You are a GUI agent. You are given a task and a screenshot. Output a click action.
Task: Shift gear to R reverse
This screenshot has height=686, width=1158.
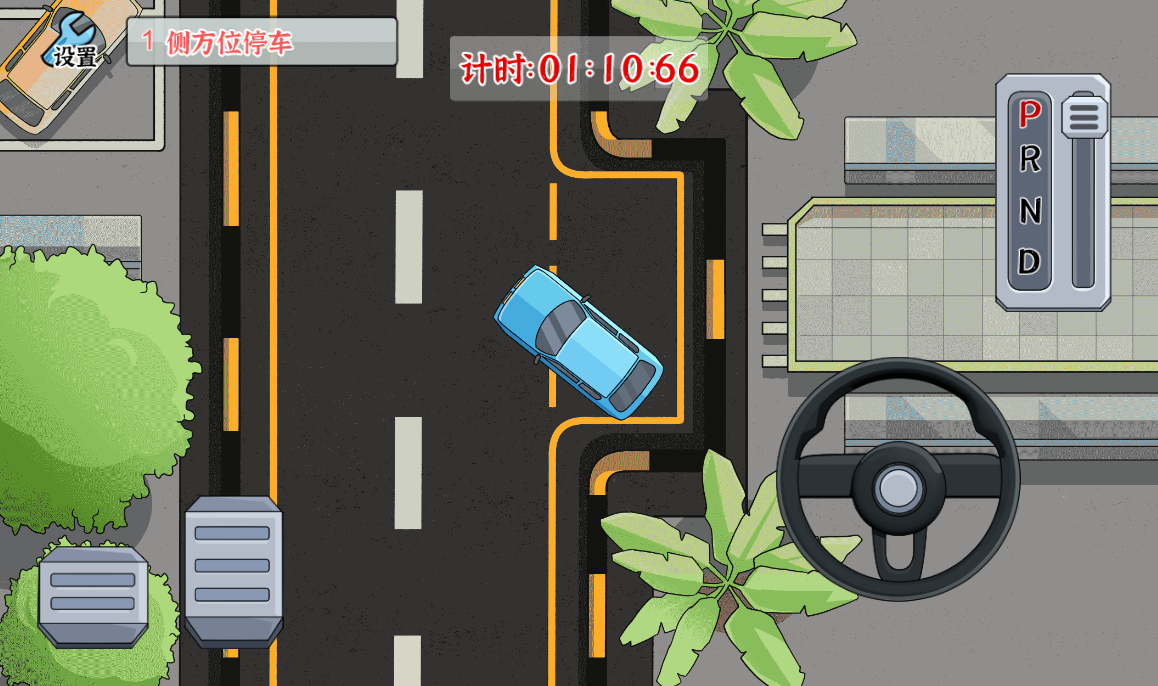[1030, 160]
